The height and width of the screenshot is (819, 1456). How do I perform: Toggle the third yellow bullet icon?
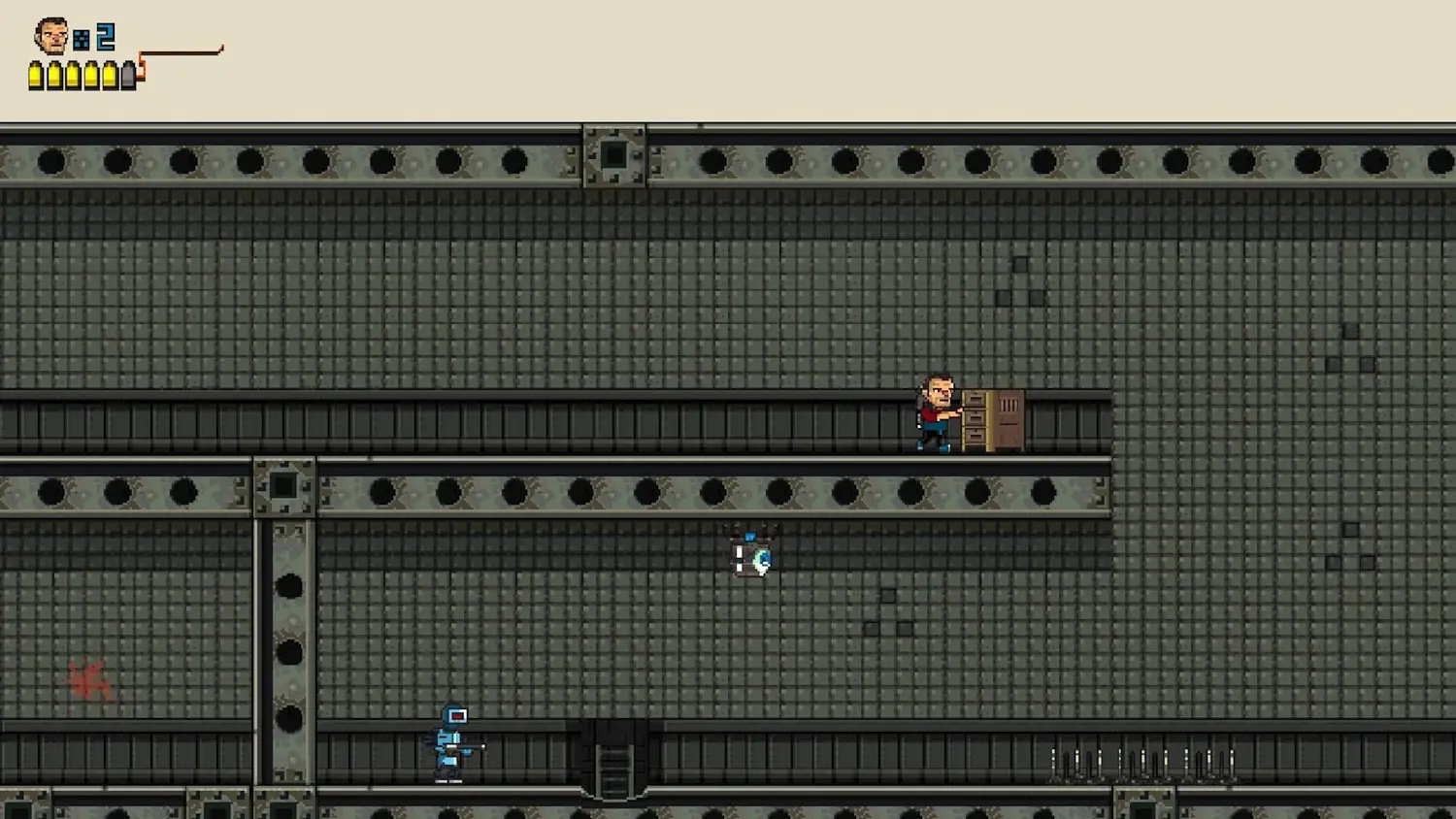(x=74, y=76)
